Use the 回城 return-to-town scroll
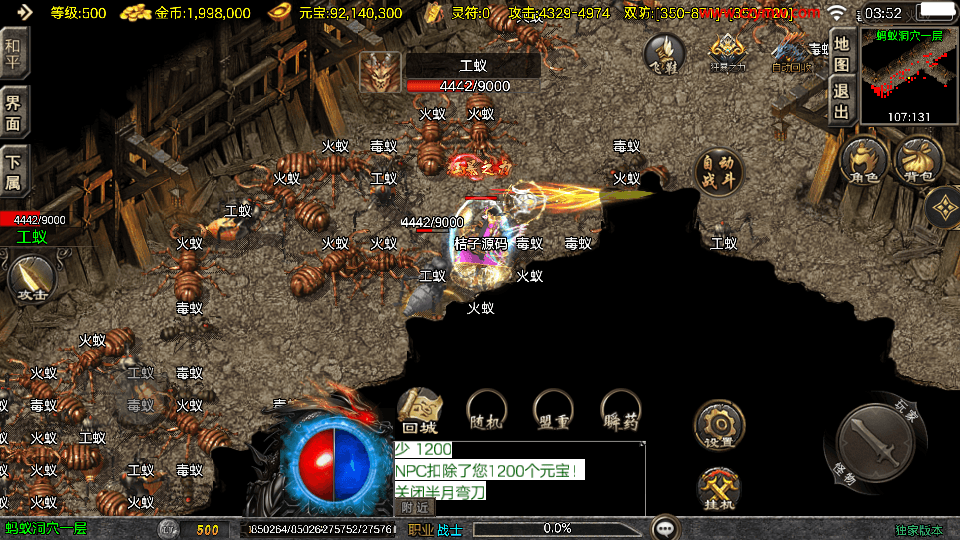The width and height of the screenshot is (960, 540). [x=421, y=411]
